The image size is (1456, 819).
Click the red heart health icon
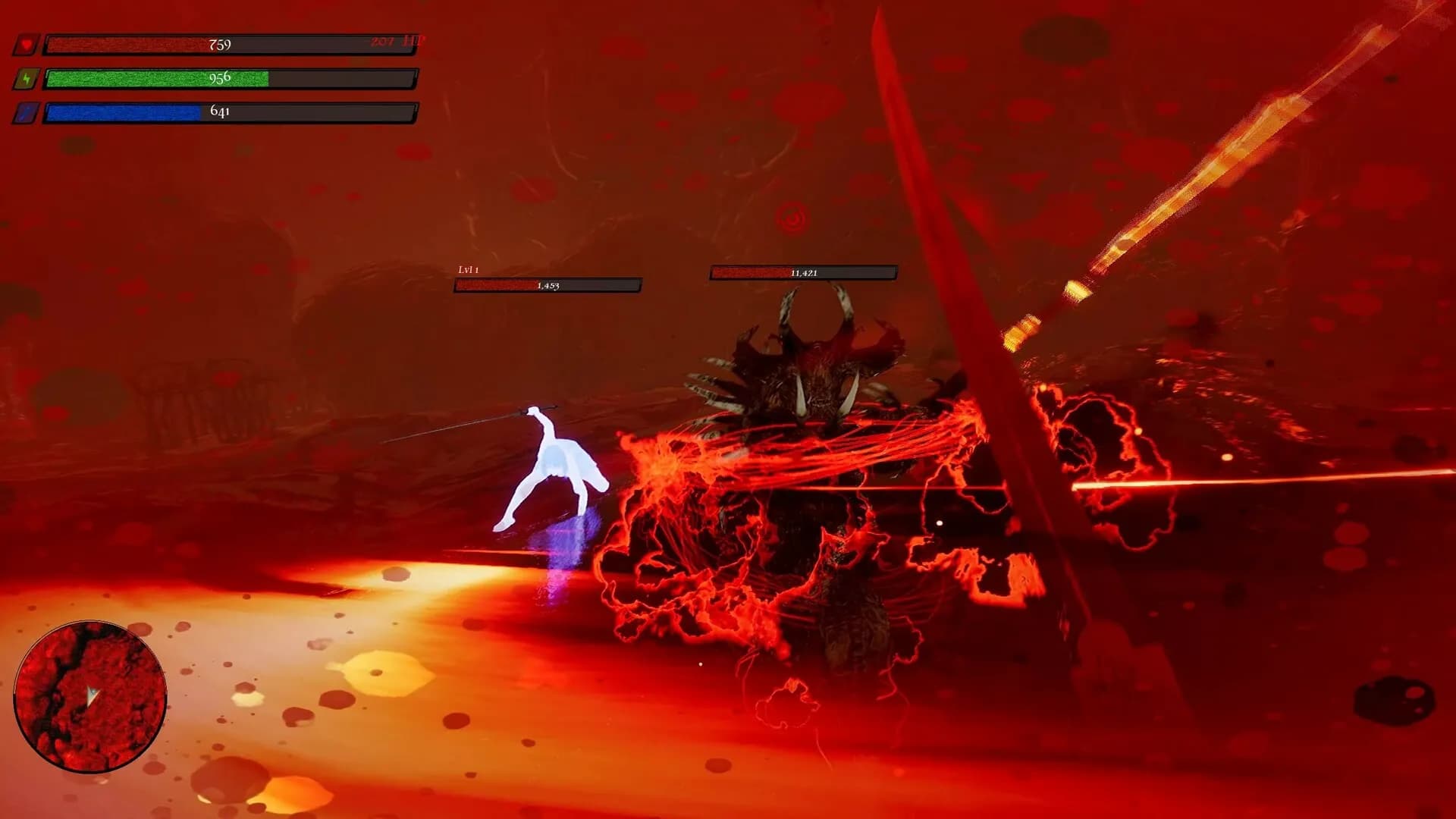click(x=27, y=45)
